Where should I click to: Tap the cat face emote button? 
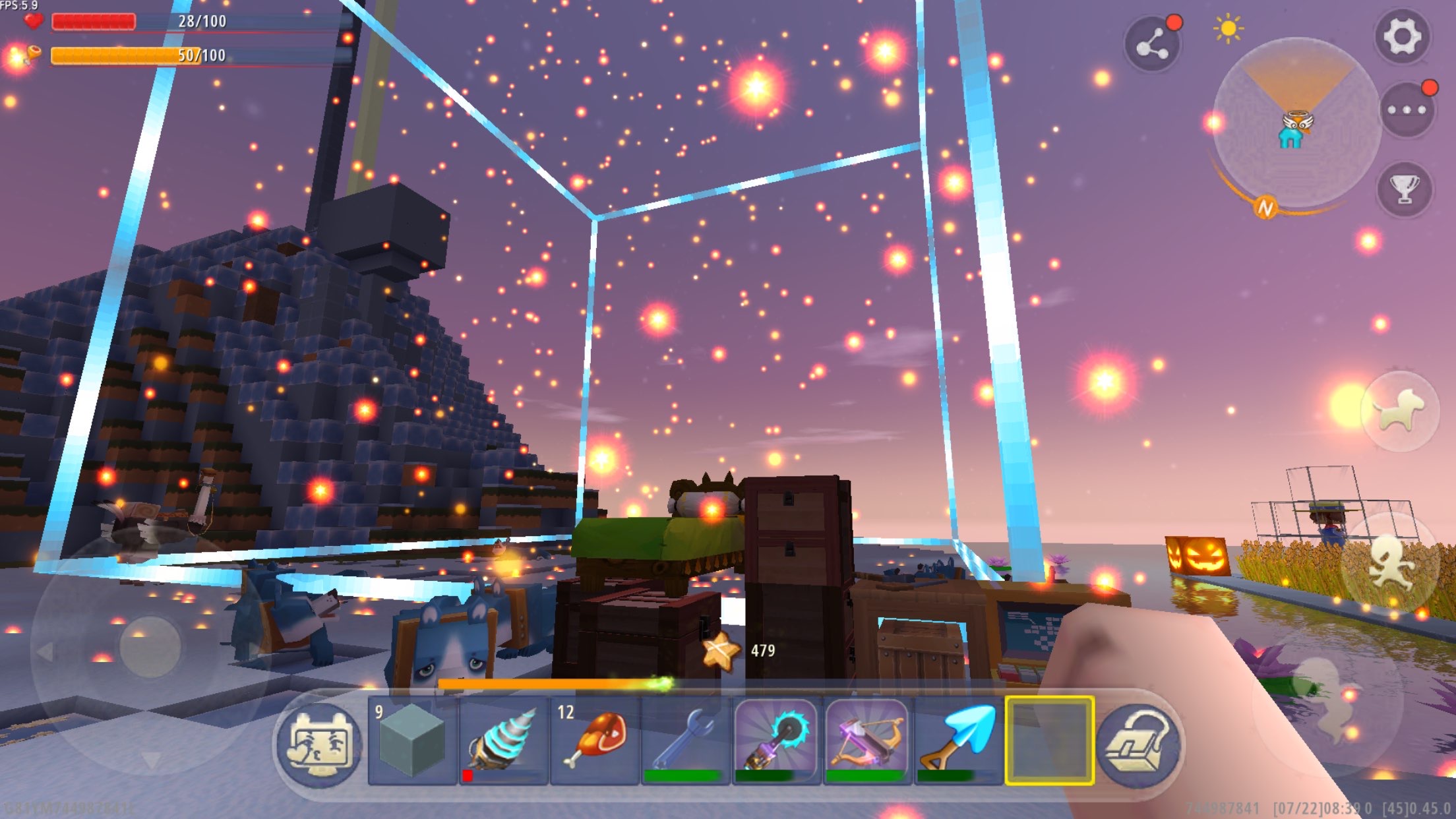(x=320, y=744)
